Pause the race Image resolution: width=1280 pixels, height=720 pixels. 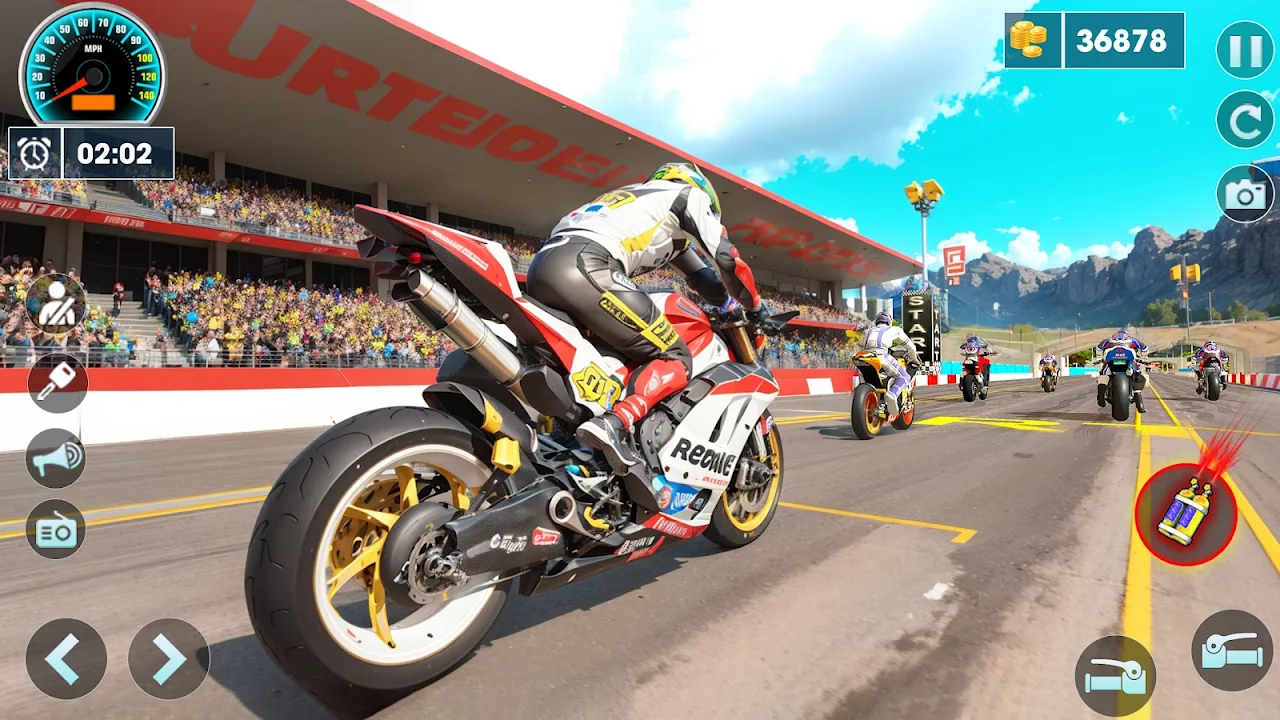click(x=1245, y=50)
